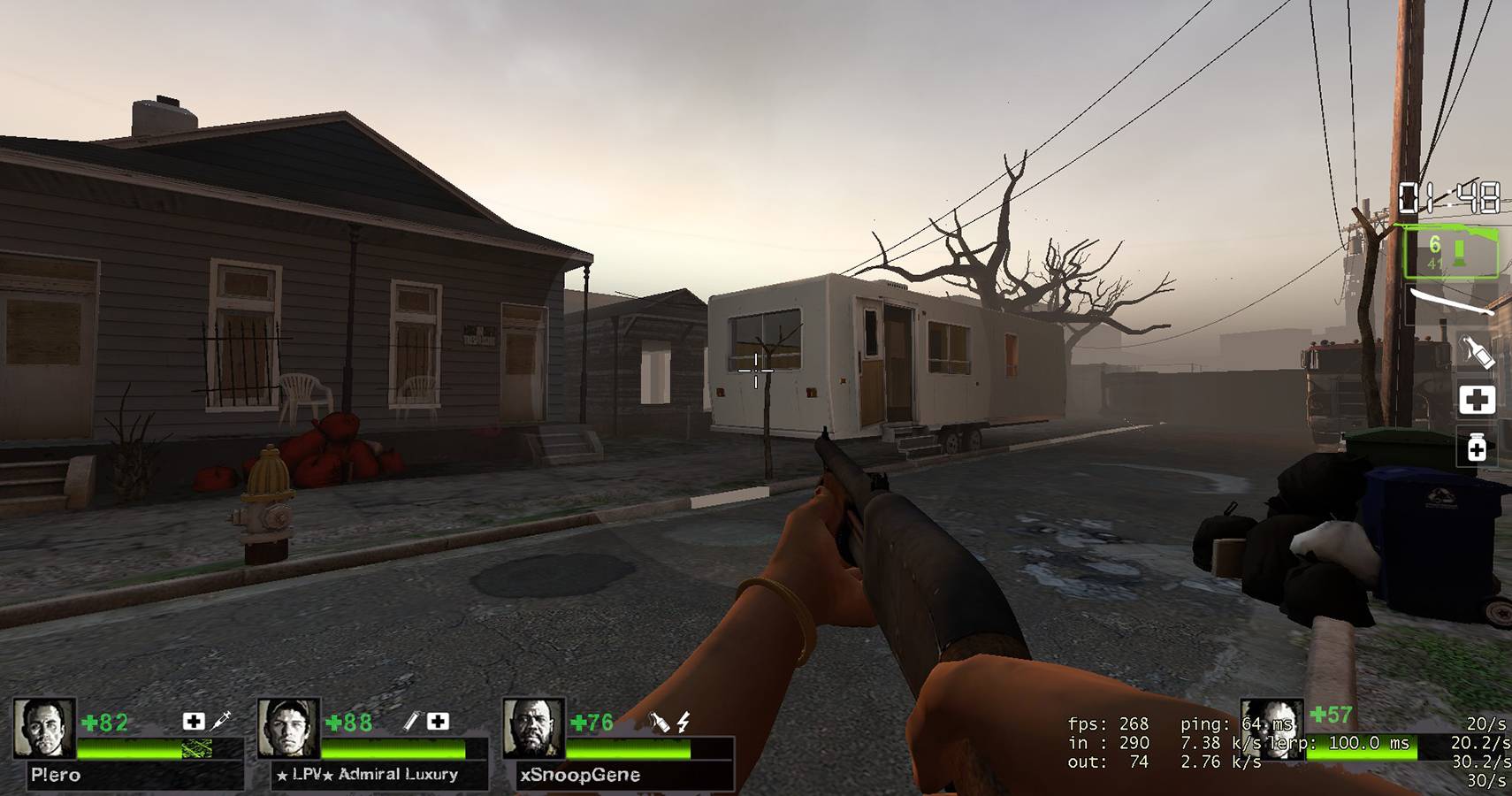Click the medkit icon next to Admiral Luxury
1512x796 pixels.
[x=439, y=723]
